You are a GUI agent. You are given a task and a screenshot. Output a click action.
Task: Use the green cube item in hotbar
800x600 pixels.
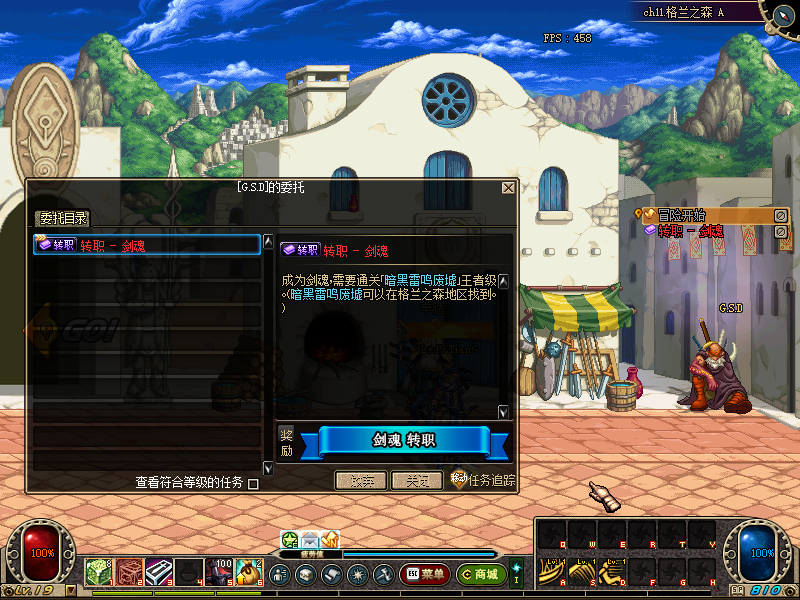pyautogui.click(x=97, y=571)
